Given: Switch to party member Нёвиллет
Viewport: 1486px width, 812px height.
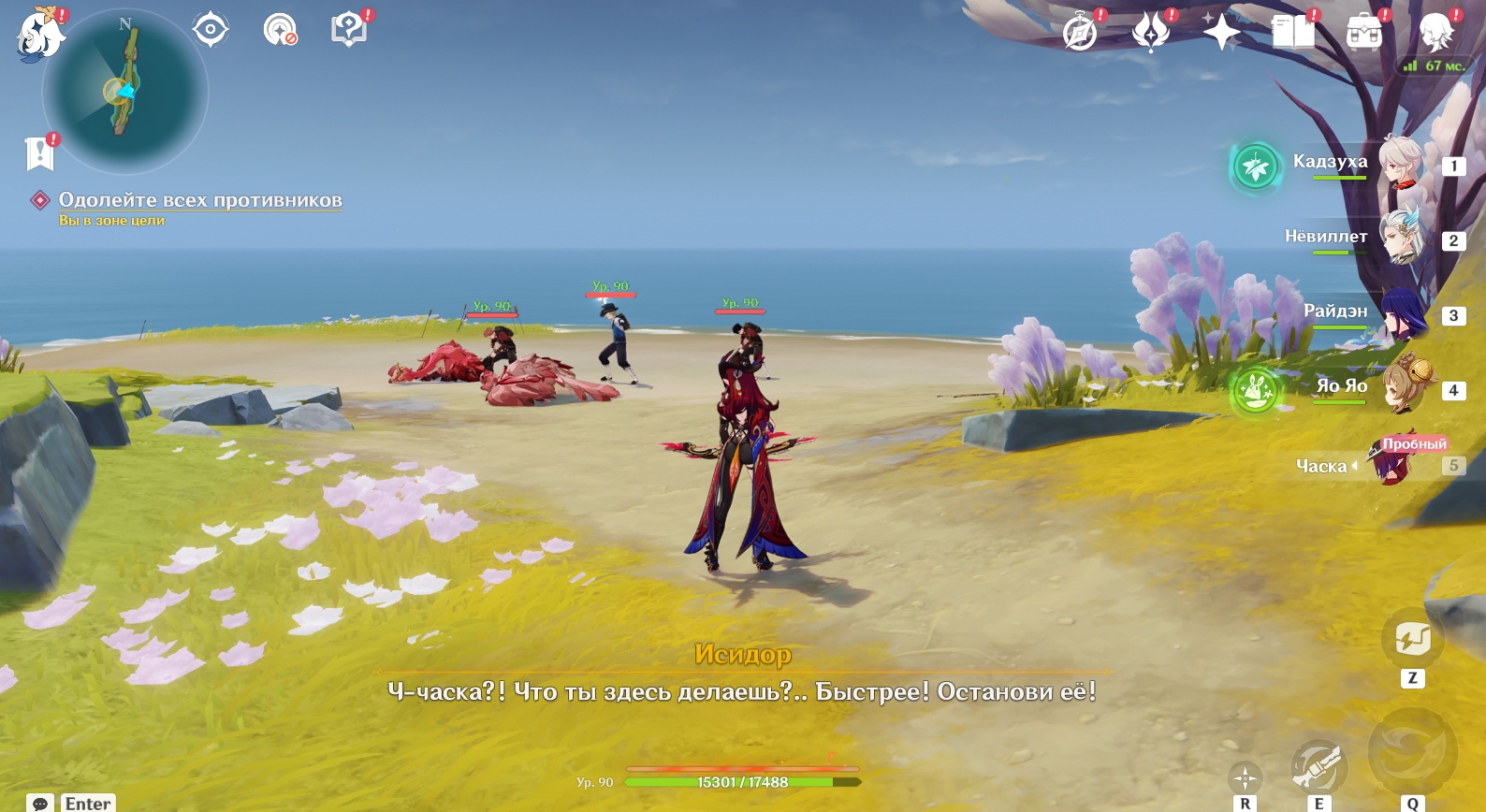Looking at the screenshot, I should (1400, 239).
